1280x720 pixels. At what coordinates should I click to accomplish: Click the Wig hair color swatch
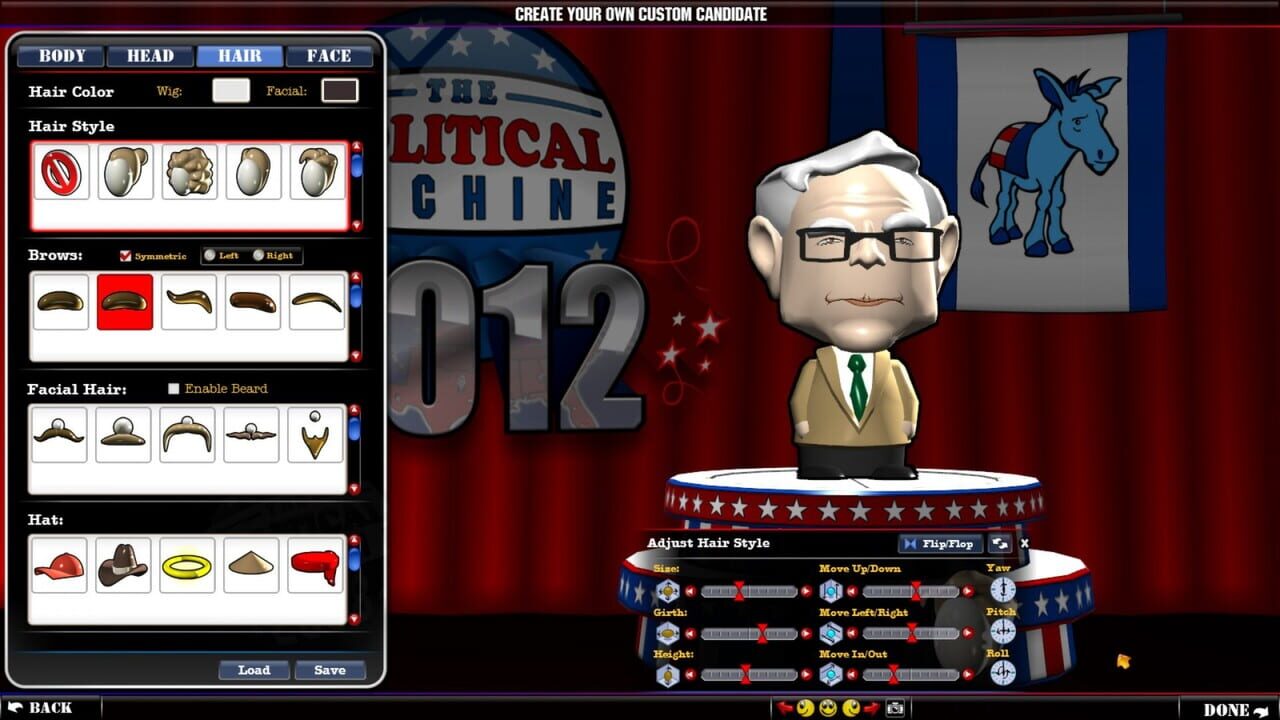tap(231, 91)
